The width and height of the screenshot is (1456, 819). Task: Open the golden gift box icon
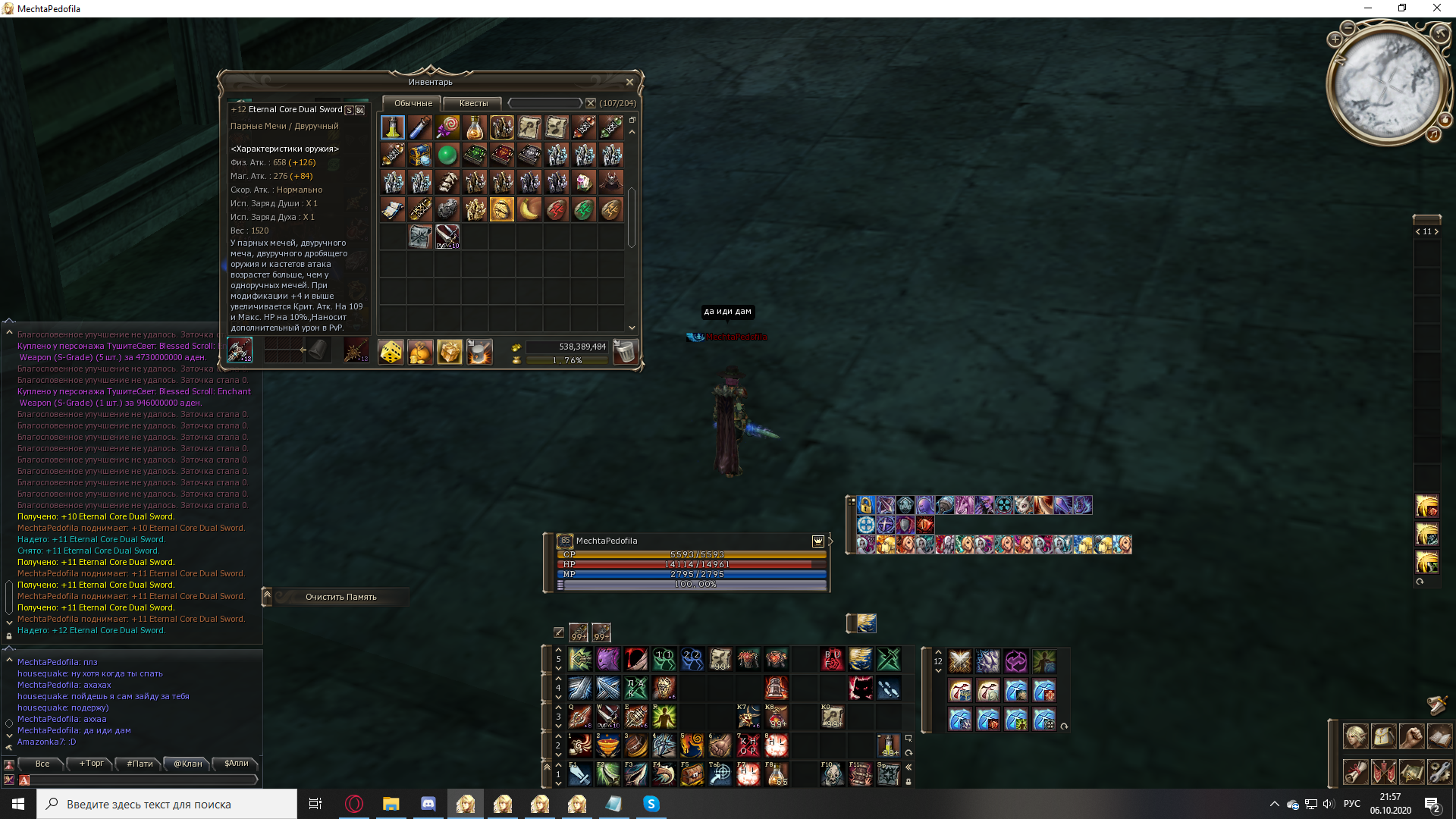[x=450, y=351]
